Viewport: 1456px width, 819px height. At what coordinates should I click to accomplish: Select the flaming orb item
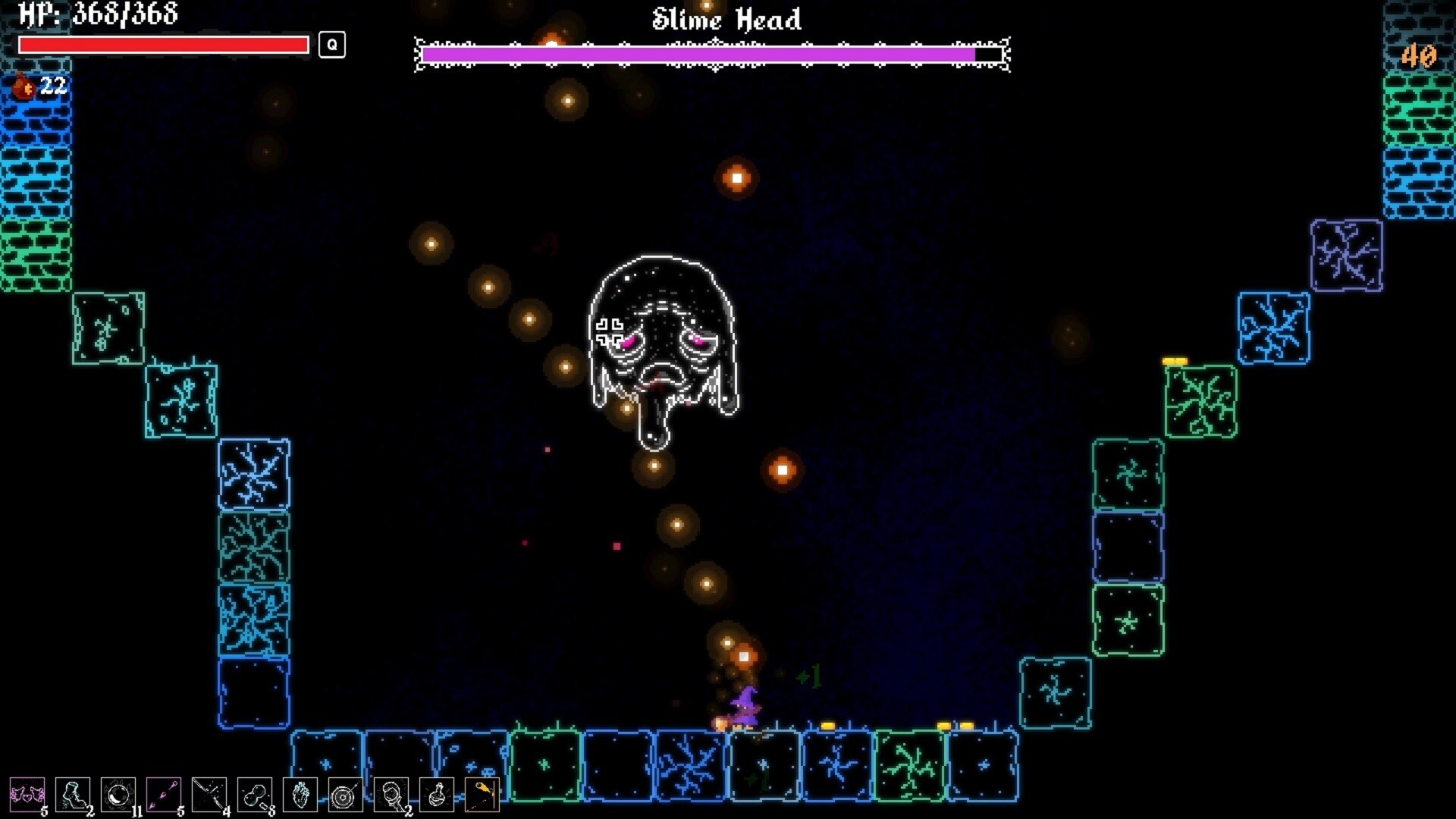118,795
